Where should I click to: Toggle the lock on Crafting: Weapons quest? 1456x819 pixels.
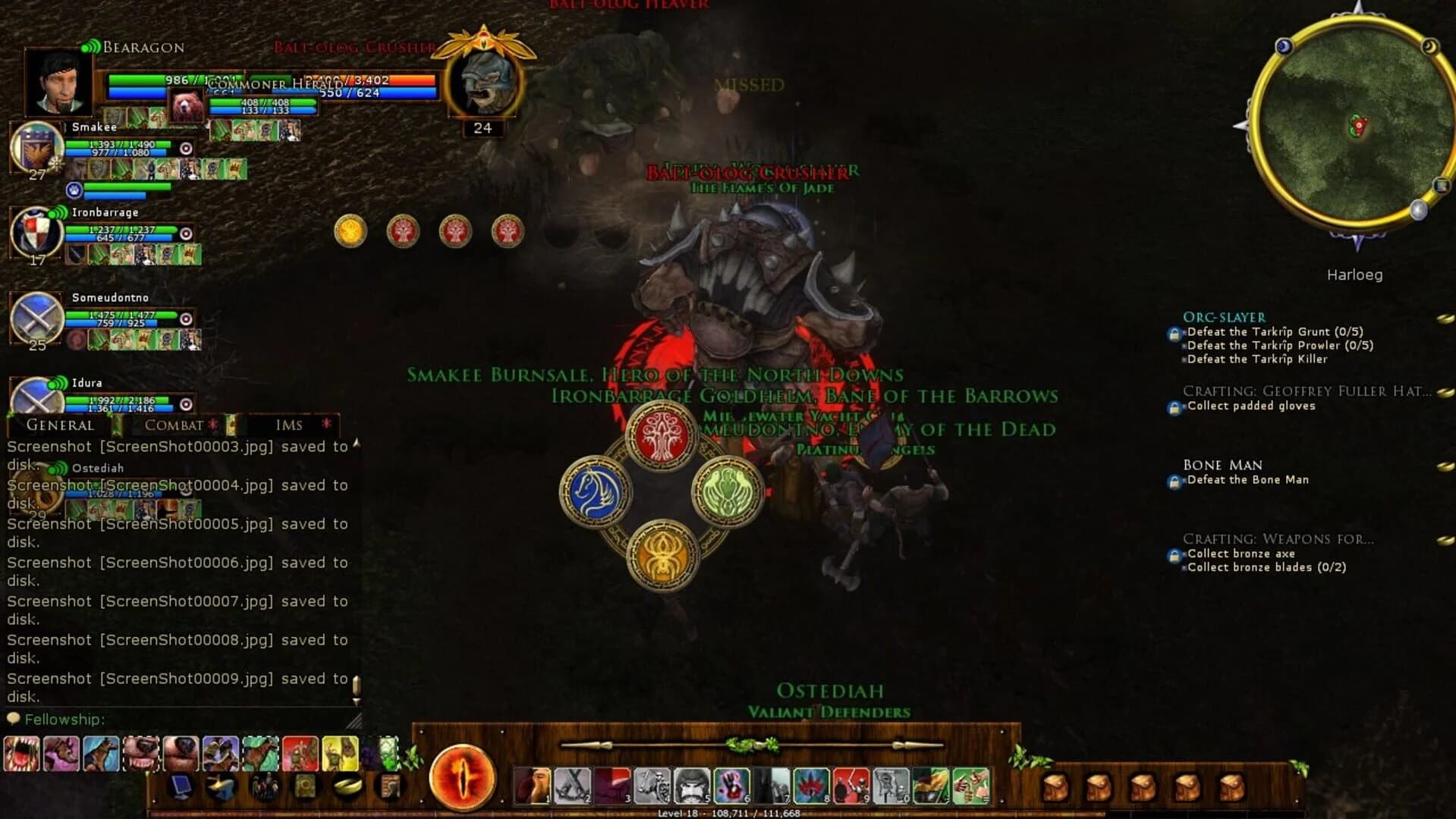[x=1174, y=554]
